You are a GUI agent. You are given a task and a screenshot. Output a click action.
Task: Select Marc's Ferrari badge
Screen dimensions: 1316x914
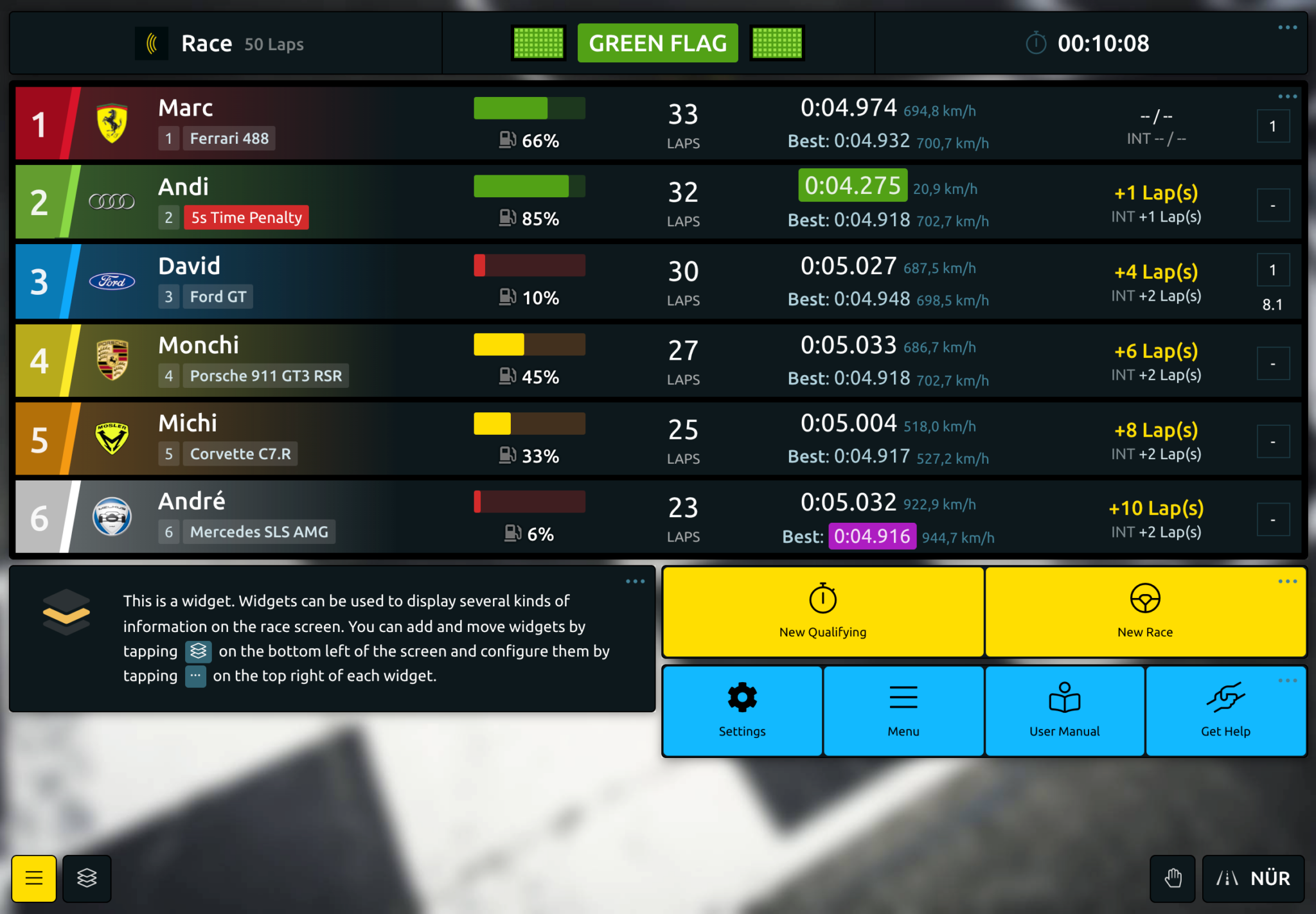tap(111, 123)
